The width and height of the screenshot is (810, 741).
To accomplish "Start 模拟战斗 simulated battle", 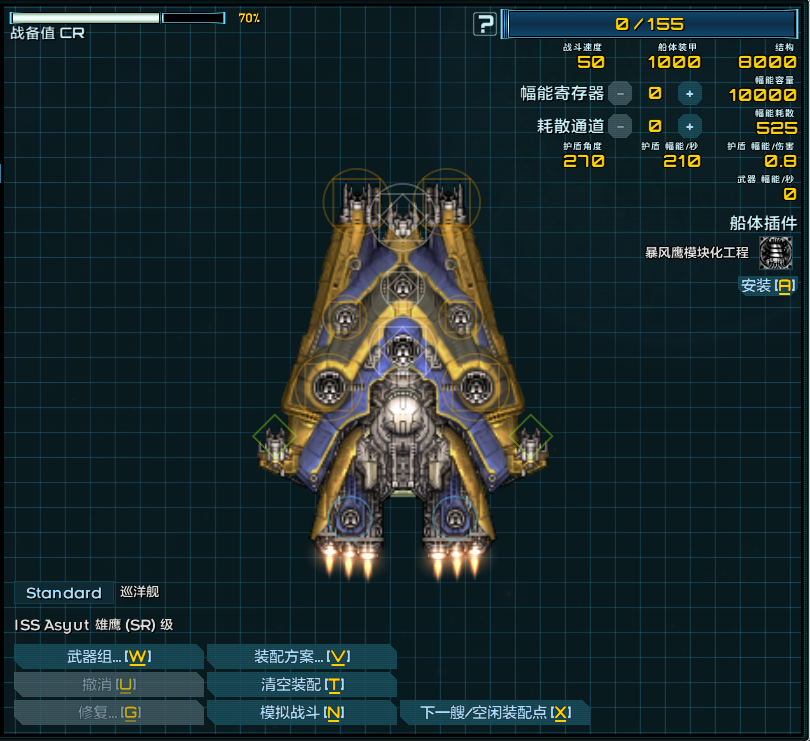I will [301, 713].
